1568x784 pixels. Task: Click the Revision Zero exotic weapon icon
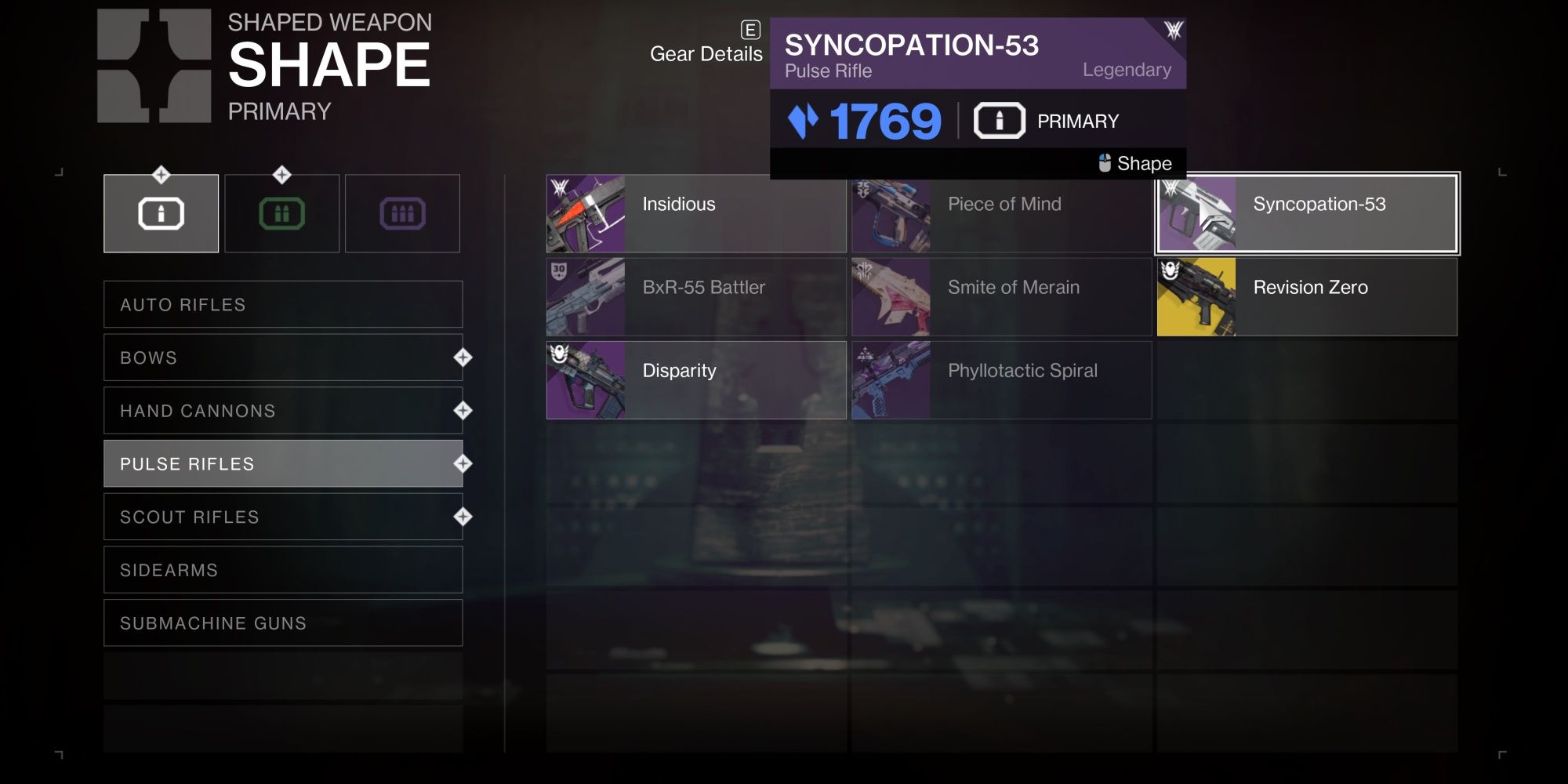[x=1197, y=297]
